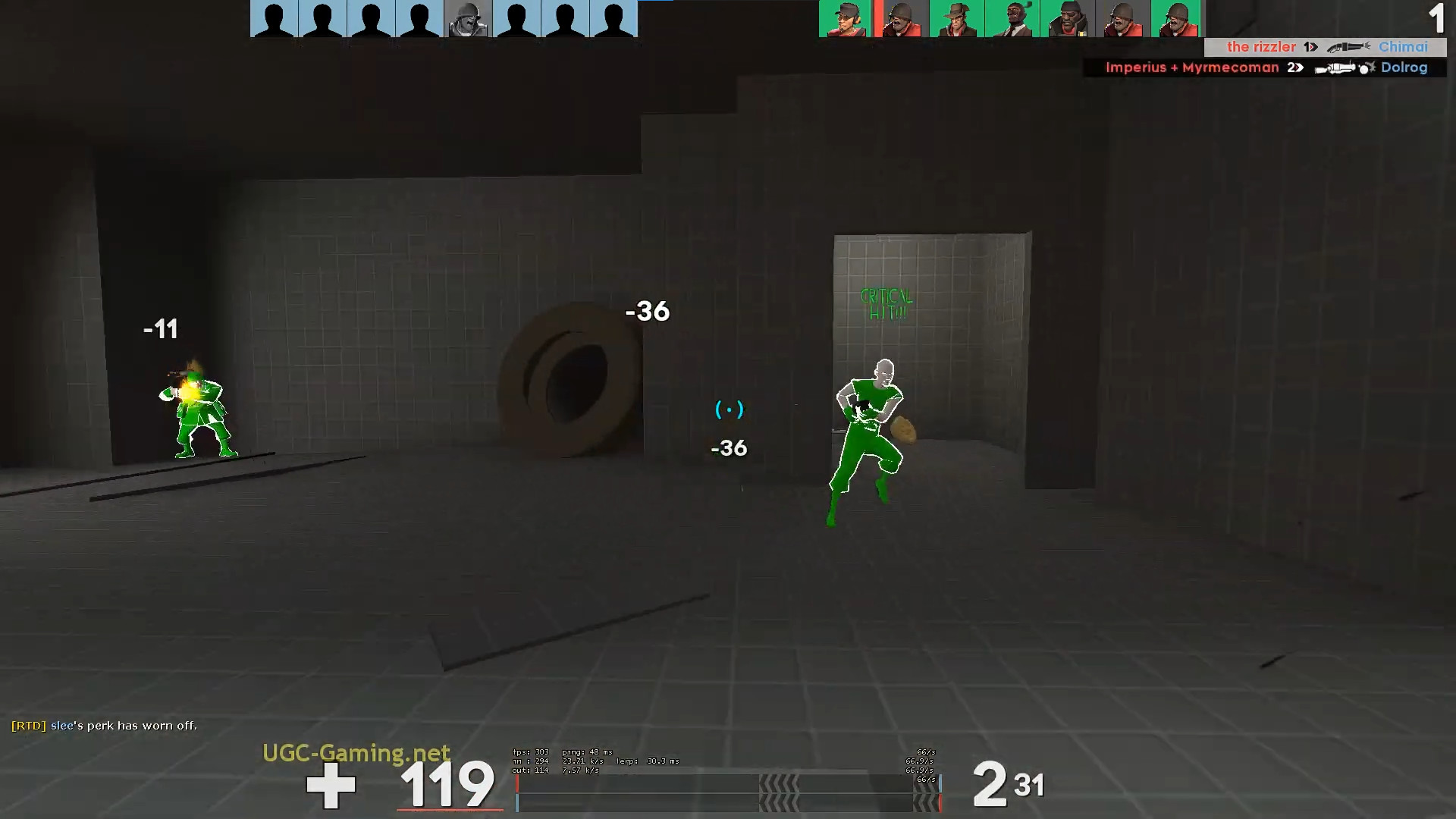Select the Dolrog name in the kill notice

tap(1404, 67)
